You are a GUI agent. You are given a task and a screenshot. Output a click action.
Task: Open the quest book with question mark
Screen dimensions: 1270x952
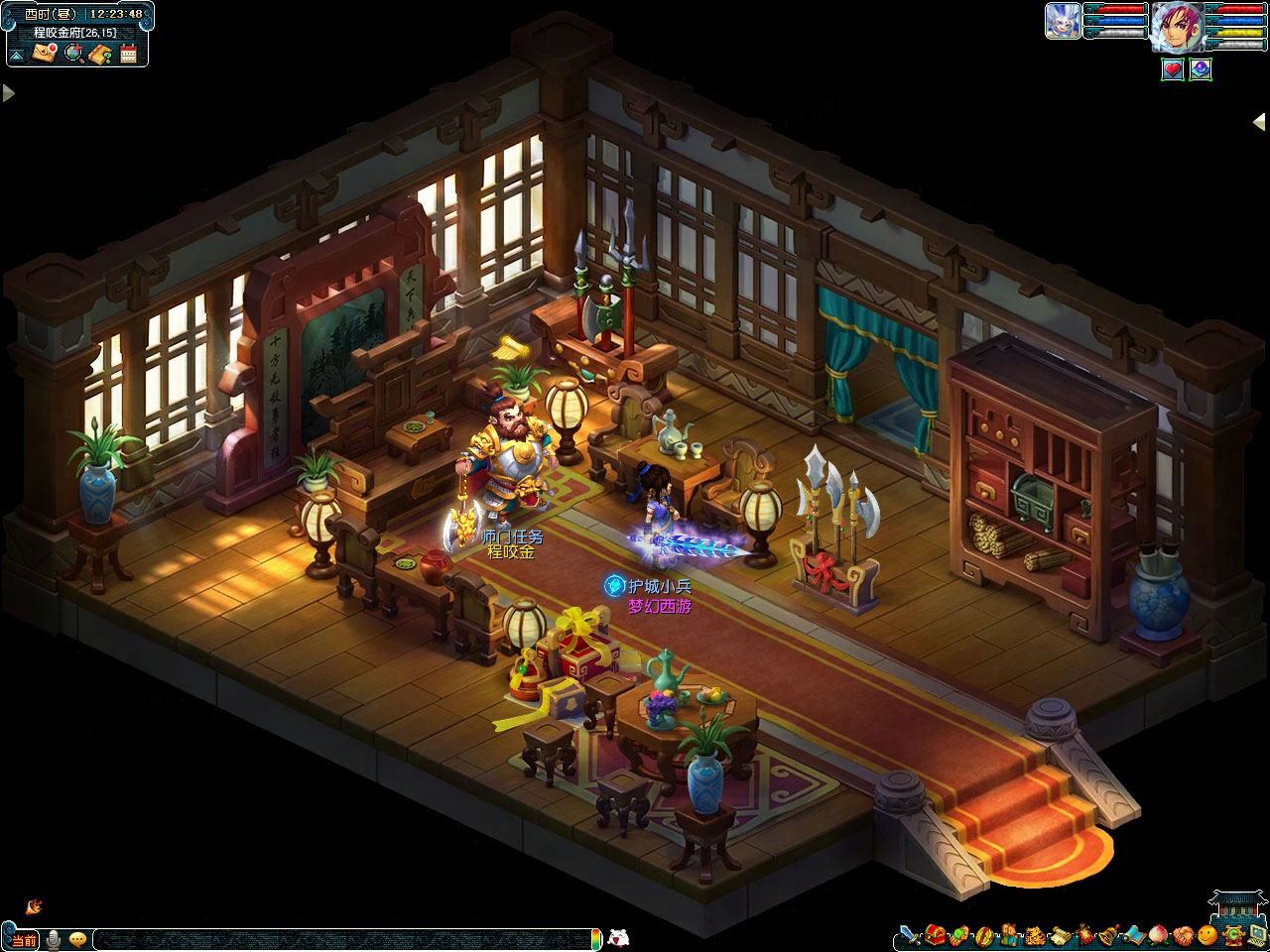[100, 54]
